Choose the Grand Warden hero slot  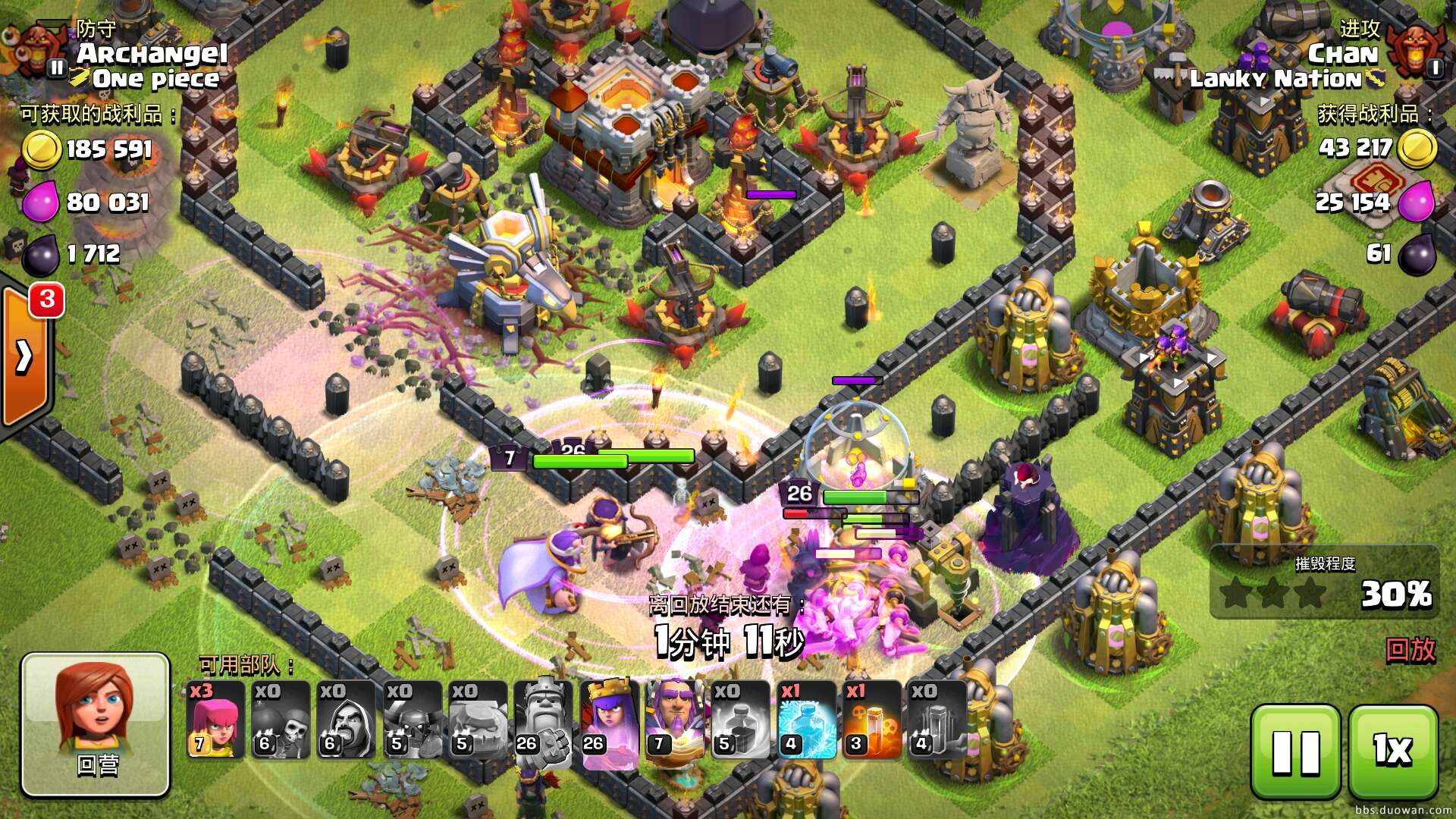pos(674,720)
